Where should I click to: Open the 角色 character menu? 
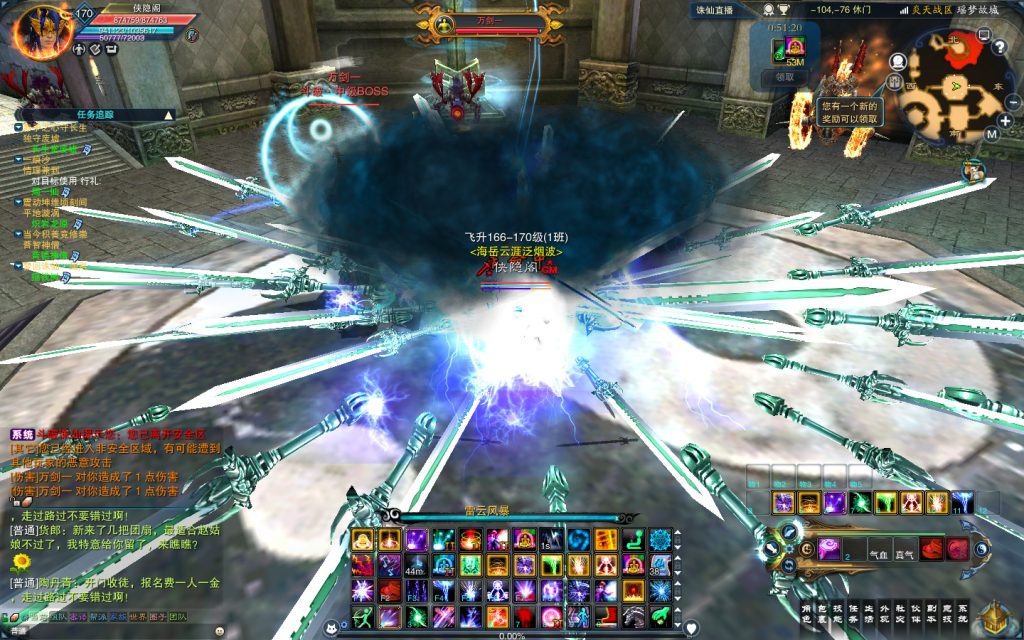pyautogui.click(x=807, y=612)
